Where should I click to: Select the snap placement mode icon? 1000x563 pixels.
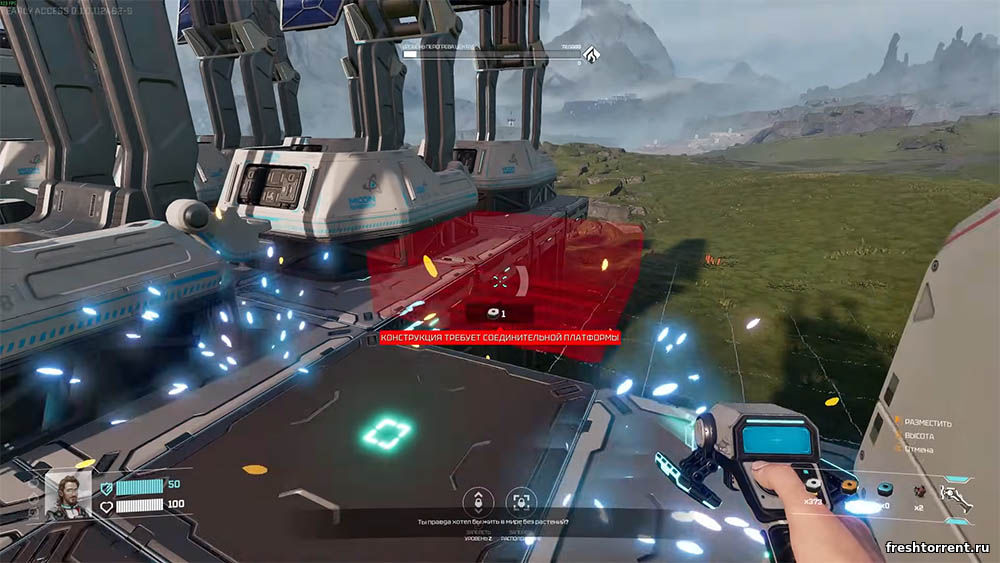coord(519,501)
